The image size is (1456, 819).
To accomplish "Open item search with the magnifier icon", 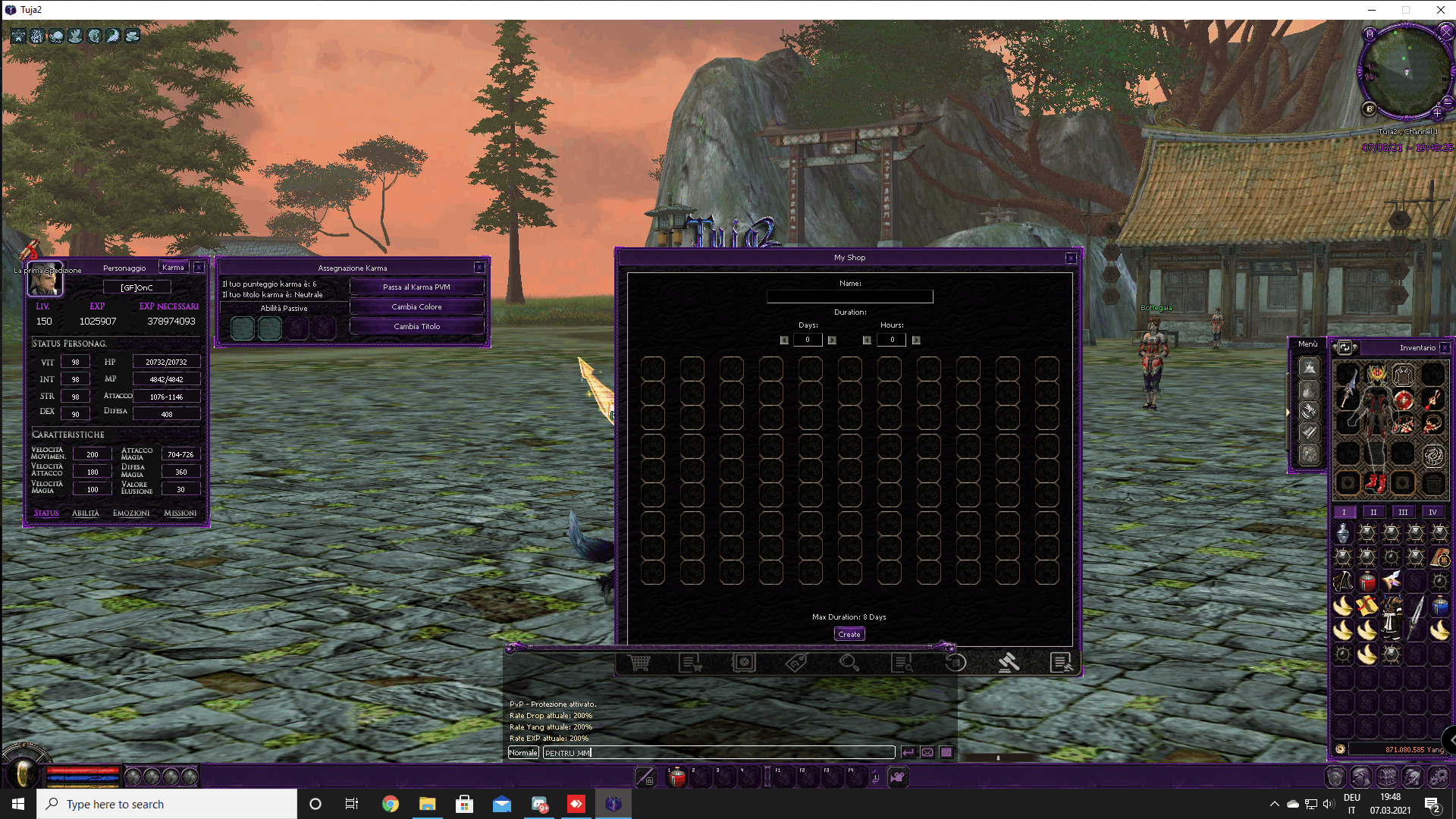I will pos(849,662).
